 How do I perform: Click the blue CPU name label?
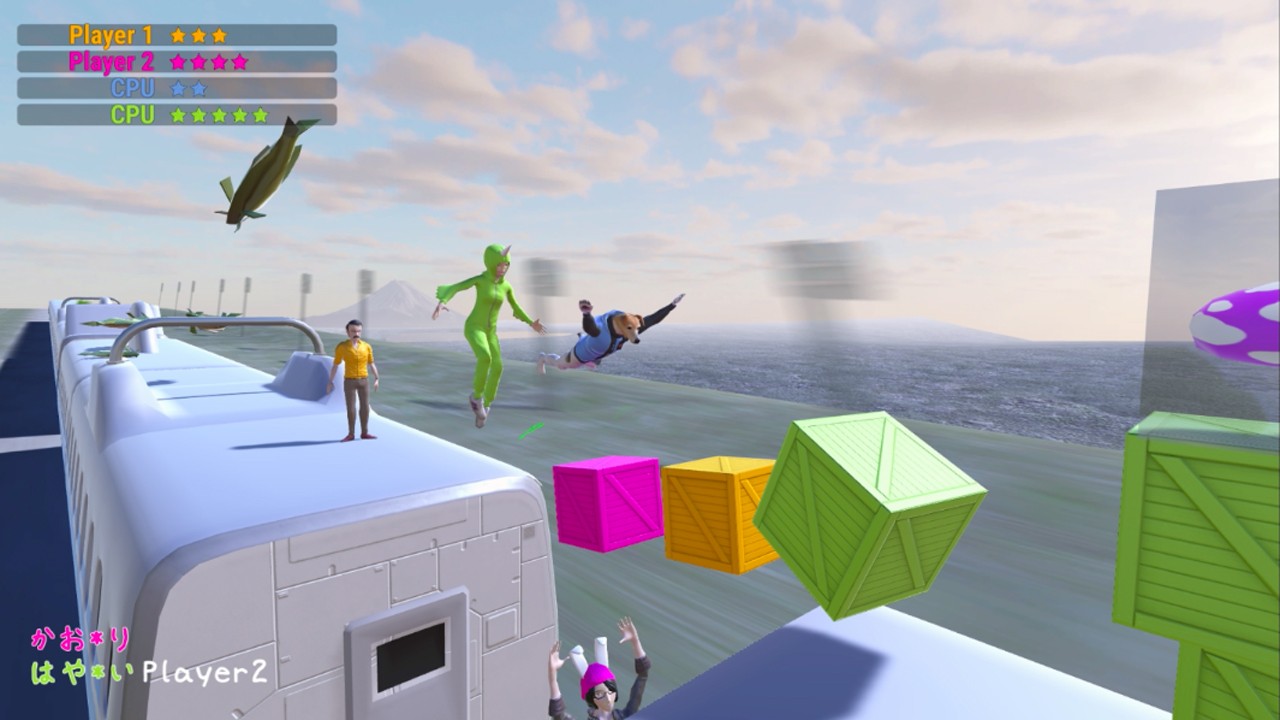[133, 87]
